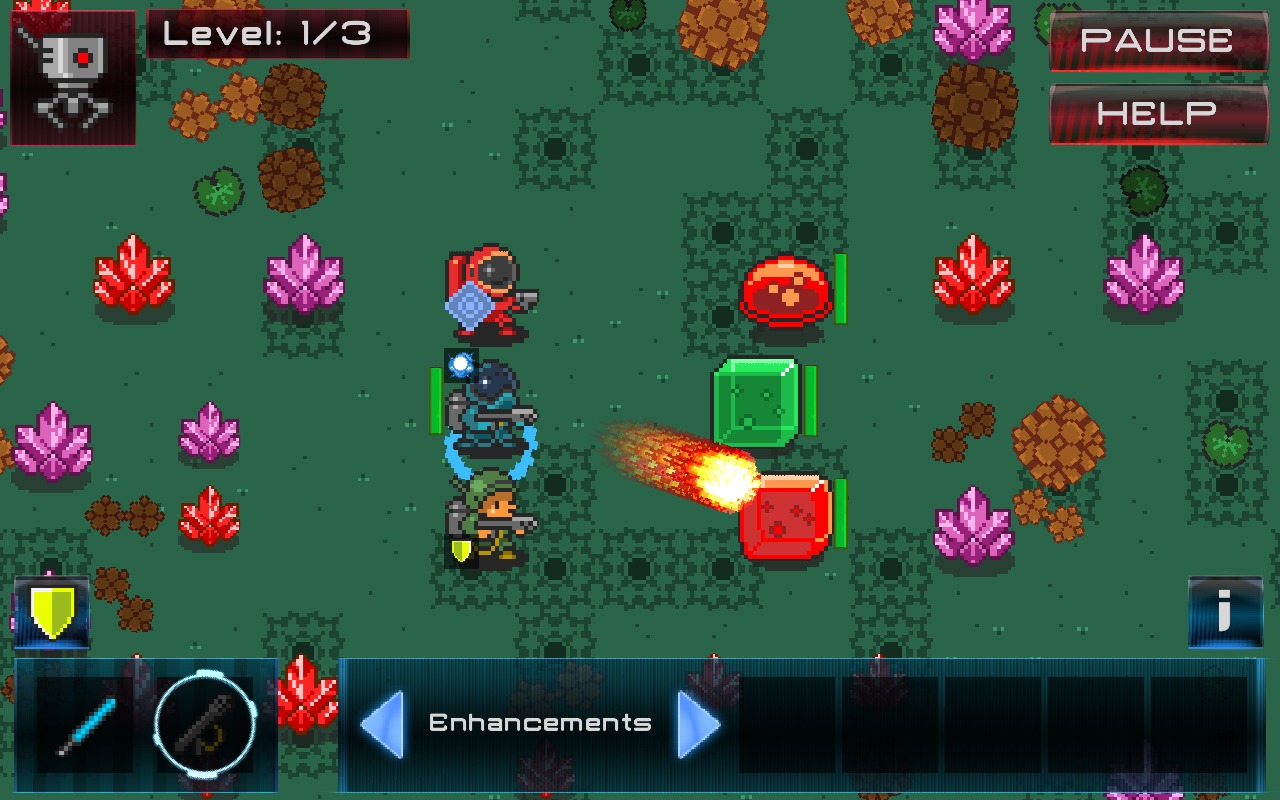Open the info panel with the i button
Screen dimensions: 1280x800
coord(1224,612)
